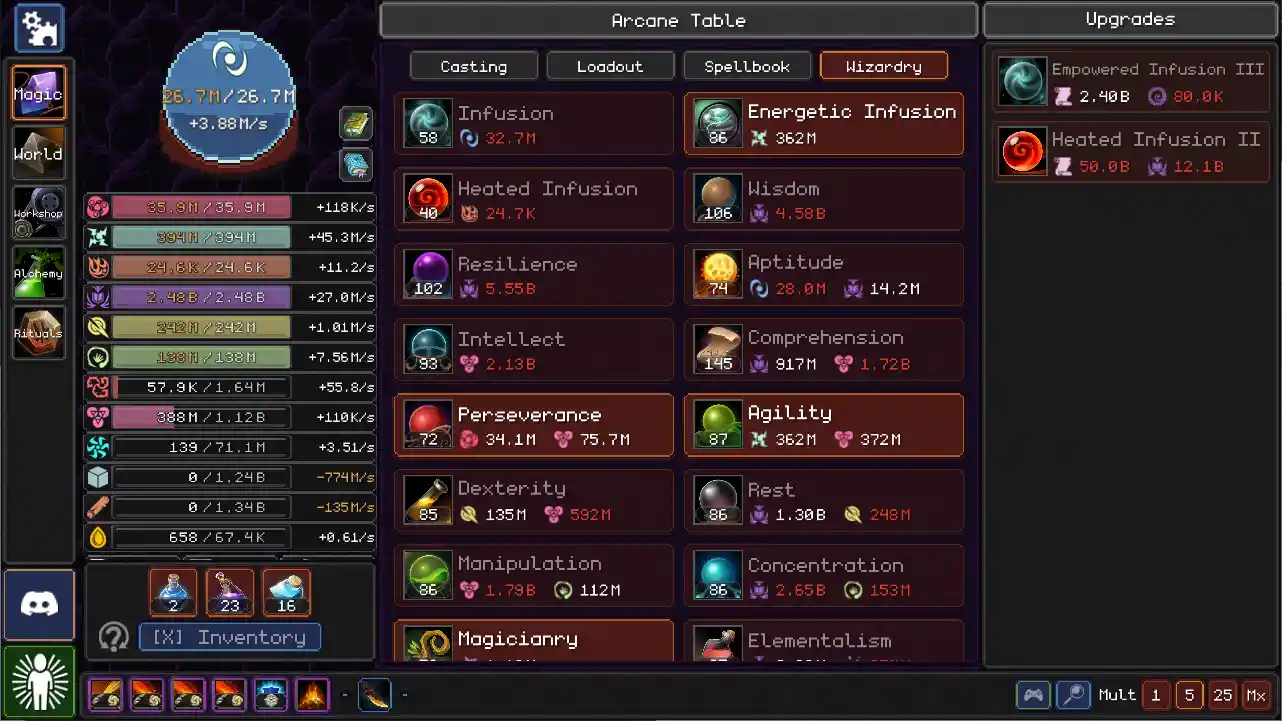Select the glowing blue spell icon in the hotbar
This screenshot has height=722, width=1282.
270,694
